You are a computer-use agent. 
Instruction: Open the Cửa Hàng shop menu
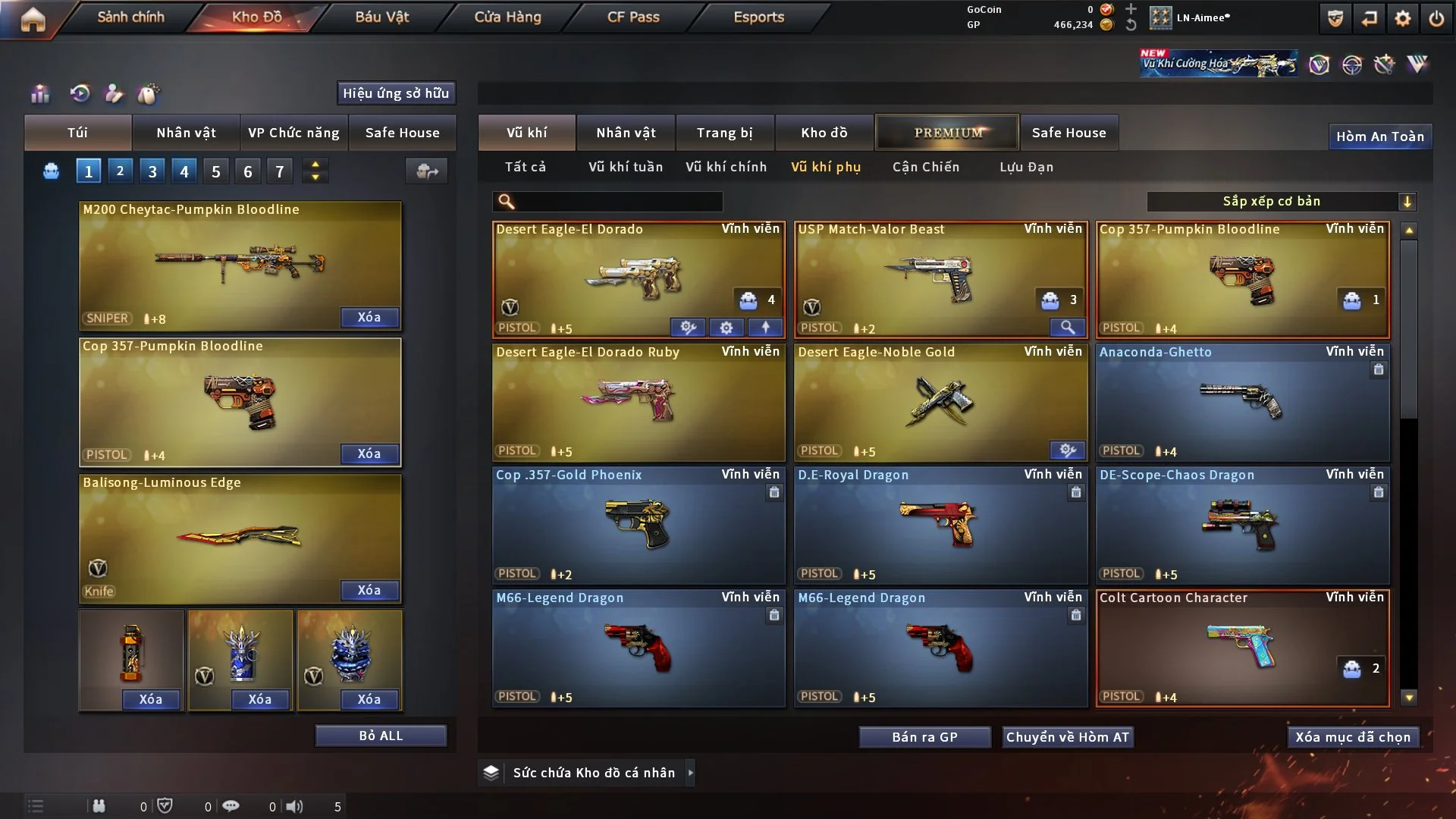pyautogui.click(x=507, y=17)
